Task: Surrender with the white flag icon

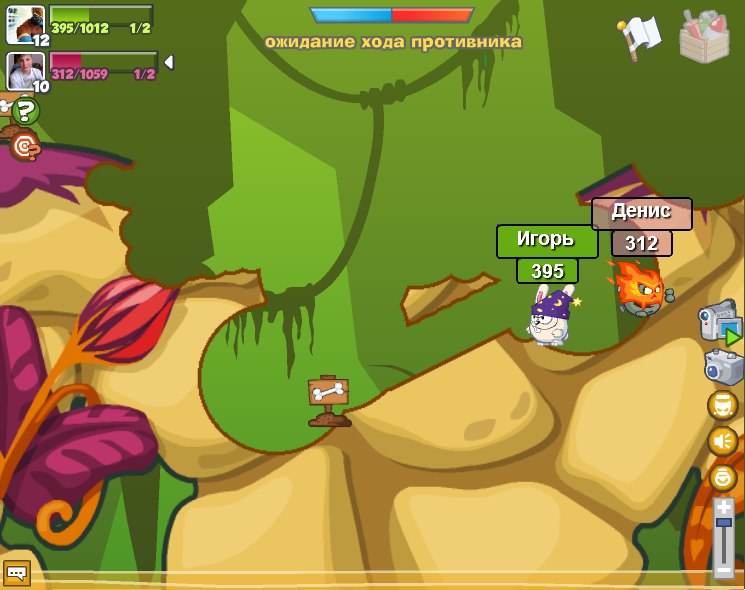Action: pos(640,35)
